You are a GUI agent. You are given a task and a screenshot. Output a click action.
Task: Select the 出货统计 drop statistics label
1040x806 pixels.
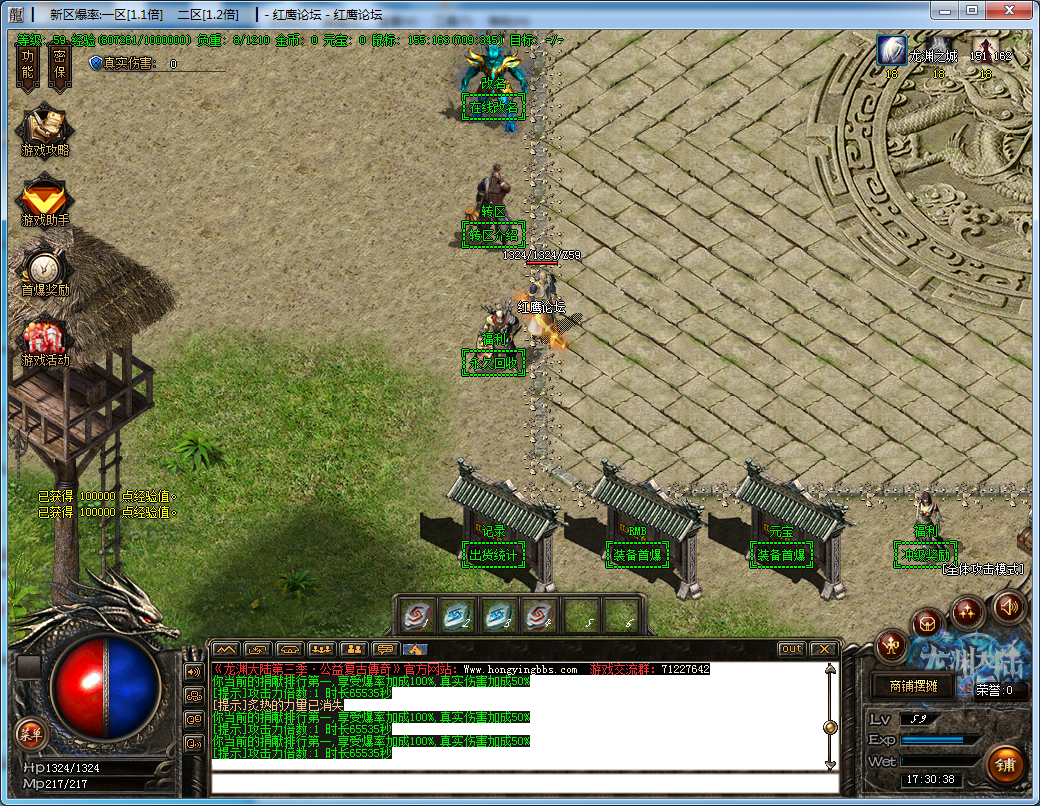(x=493, y=555)
